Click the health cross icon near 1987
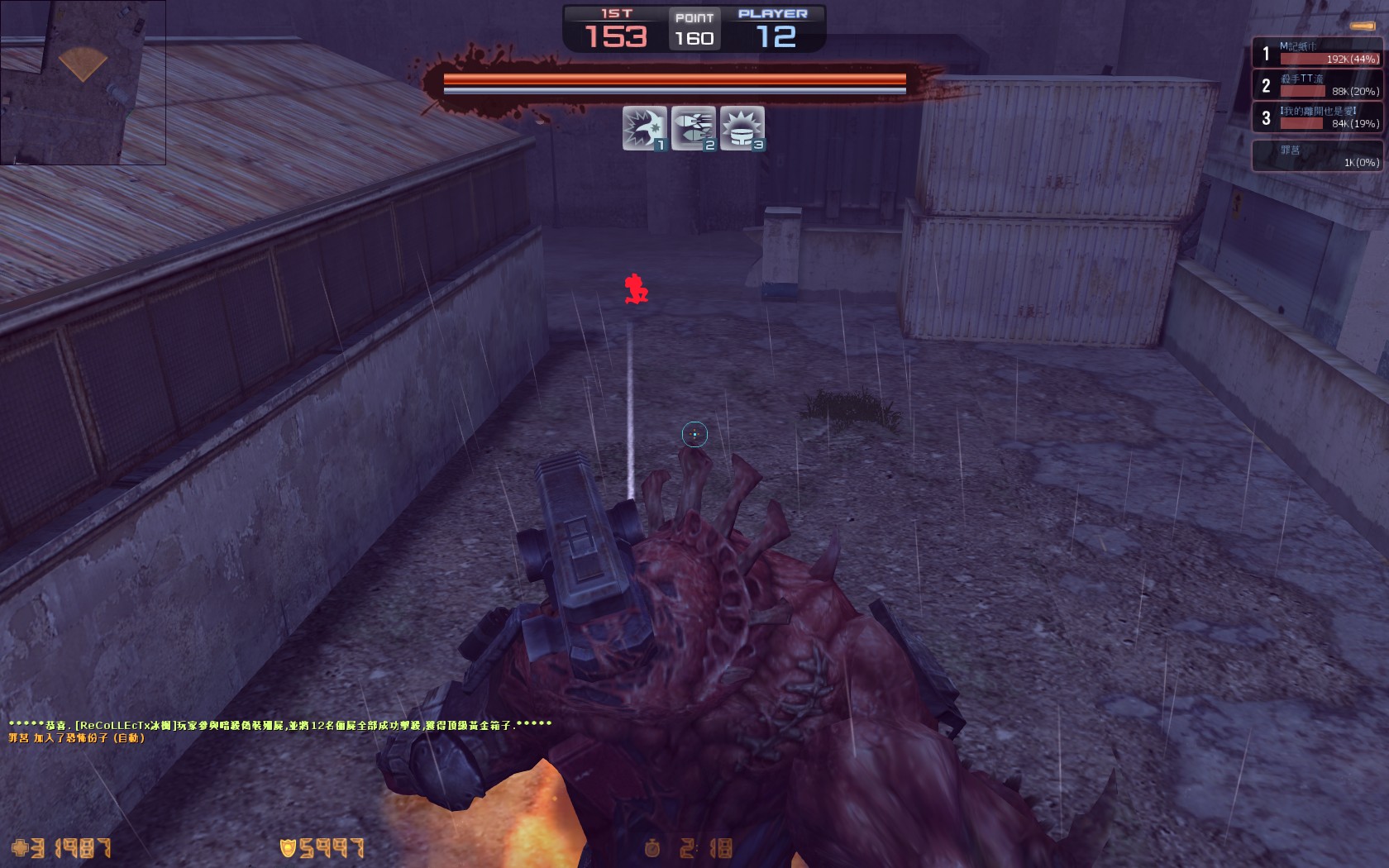 click(18, 848)
